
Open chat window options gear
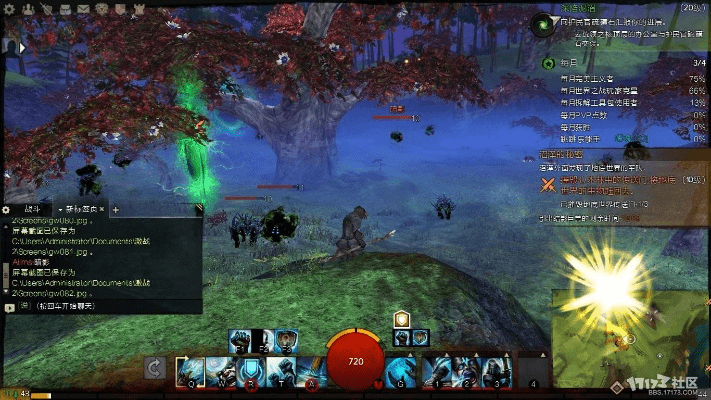tap(6, 210)
